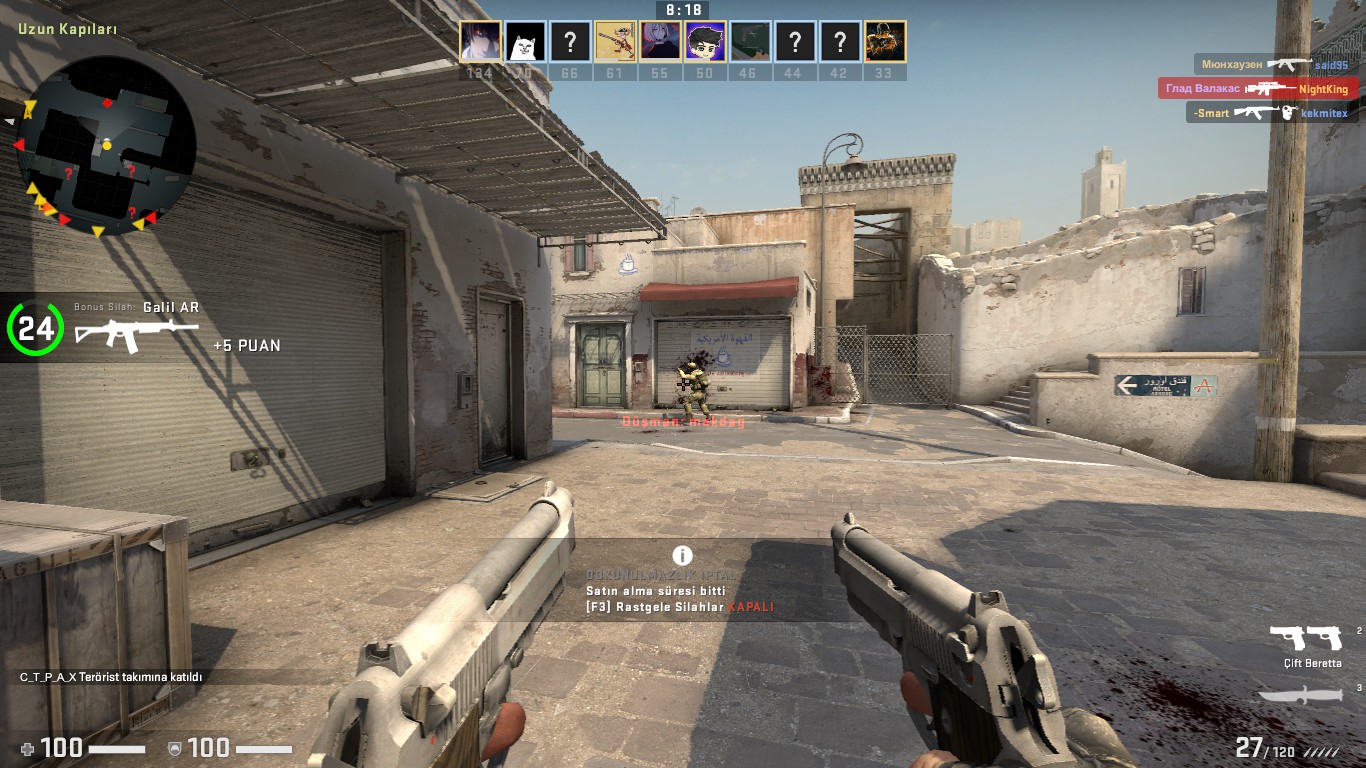Click the fiery soldier avatar with 33 points
This screenshot has width=1366, height=768.
click(x=885, y=42)
